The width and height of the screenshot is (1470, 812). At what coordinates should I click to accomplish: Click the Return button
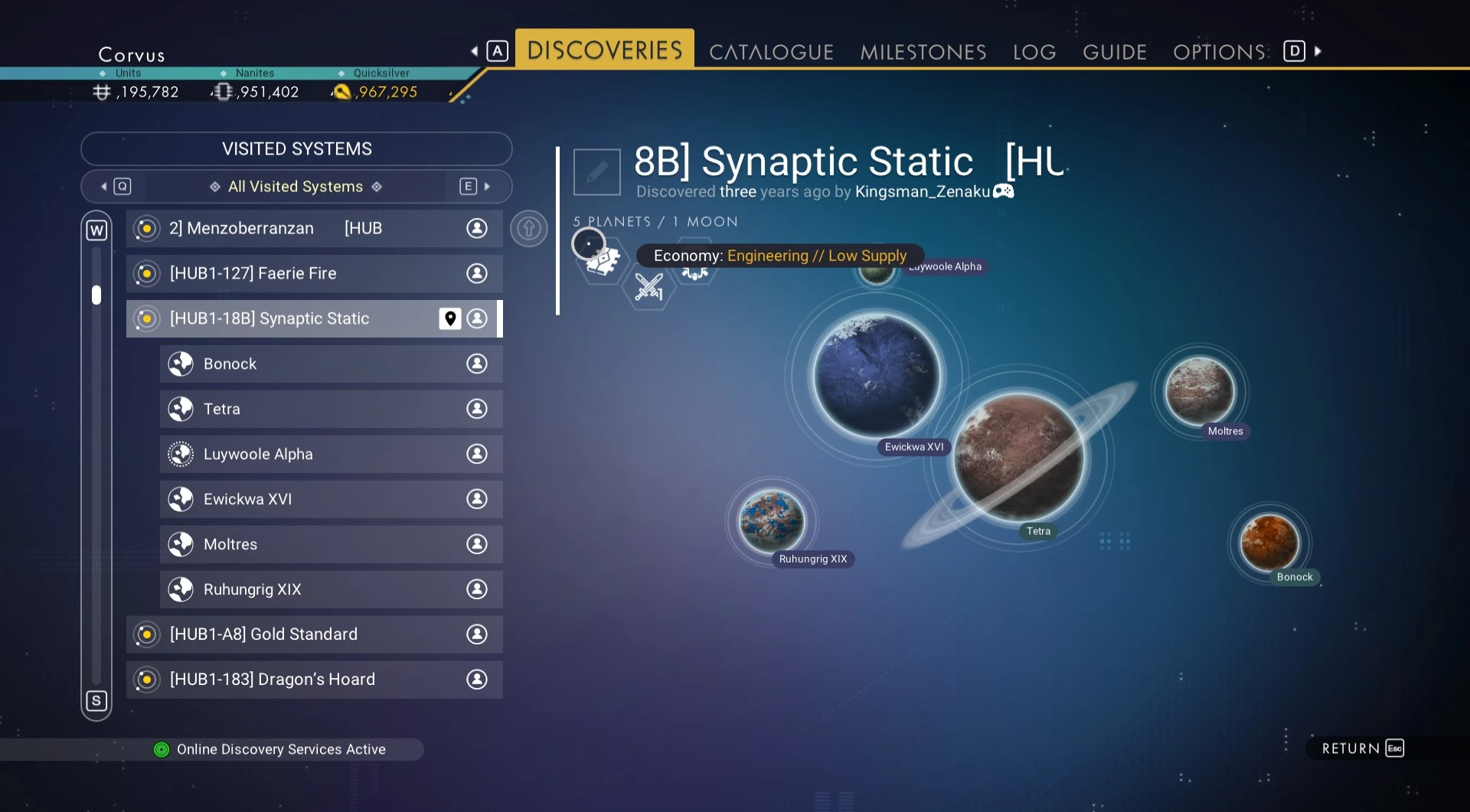point(1362,748)
